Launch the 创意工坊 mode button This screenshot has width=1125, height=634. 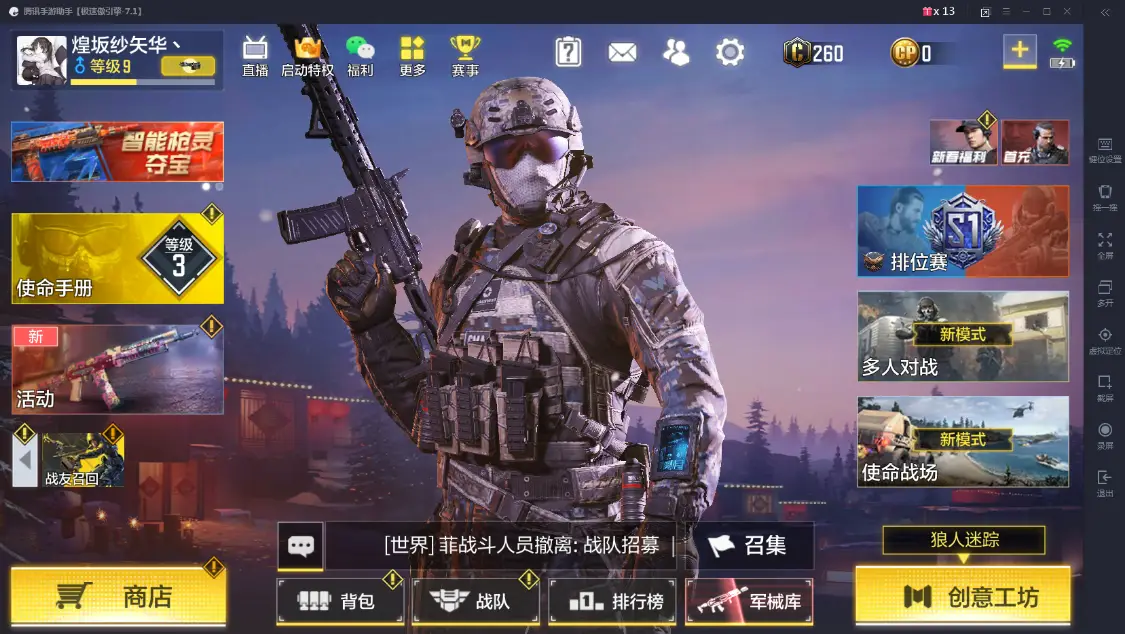click(x=962, y=597)
